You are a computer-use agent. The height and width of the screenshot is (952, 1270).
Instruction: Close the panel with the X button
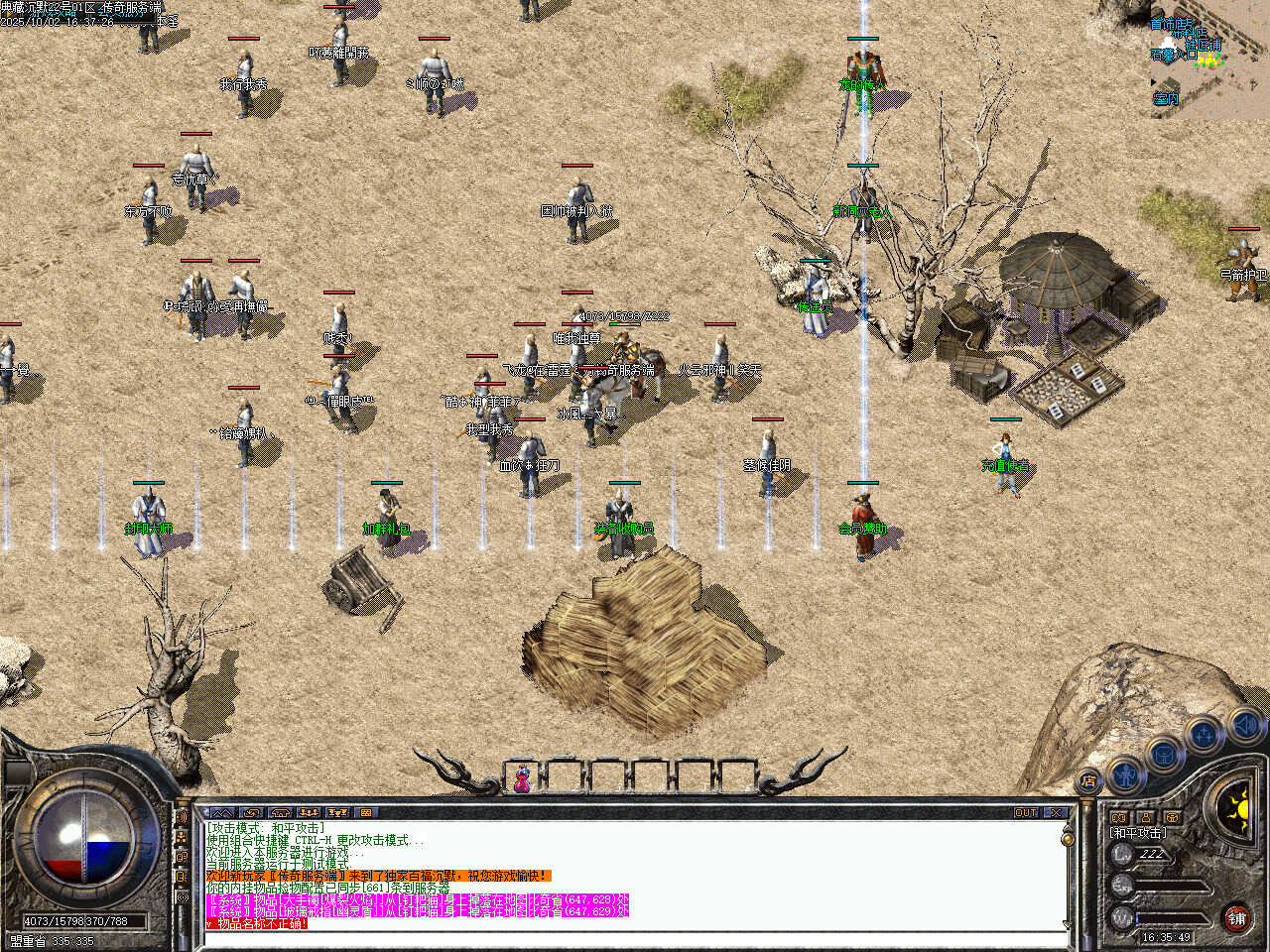[1056, 812]
